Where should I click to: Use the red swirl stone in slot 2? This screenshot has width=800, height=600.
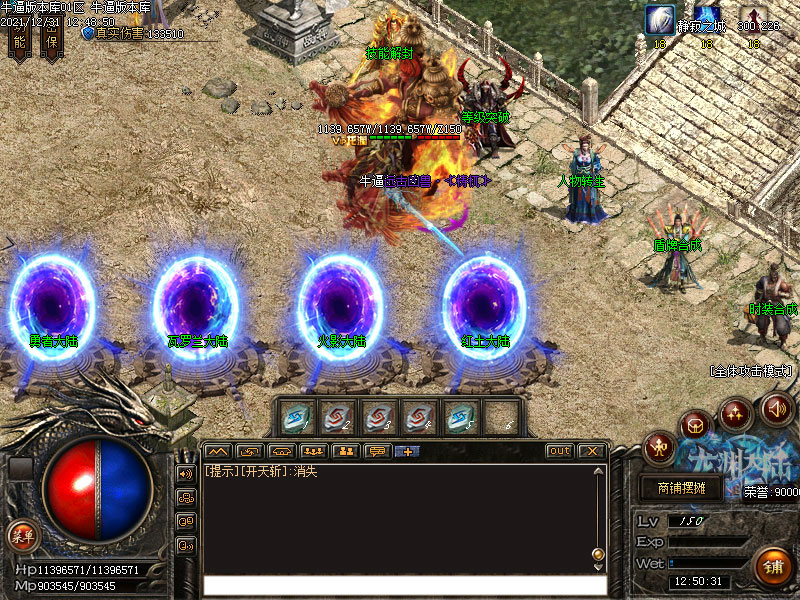tap(338, 418)
